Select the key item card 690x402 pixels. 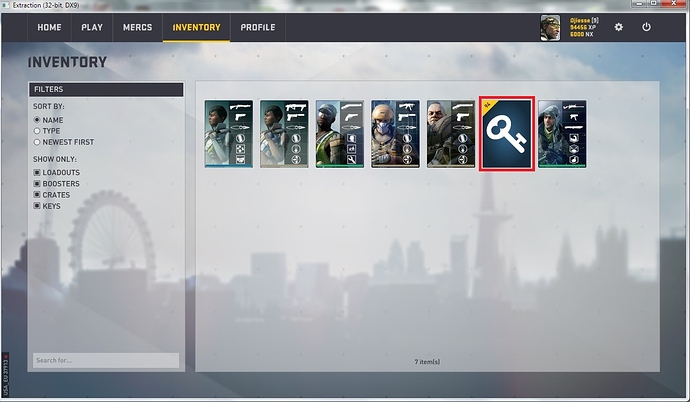(x=508, y=134)
